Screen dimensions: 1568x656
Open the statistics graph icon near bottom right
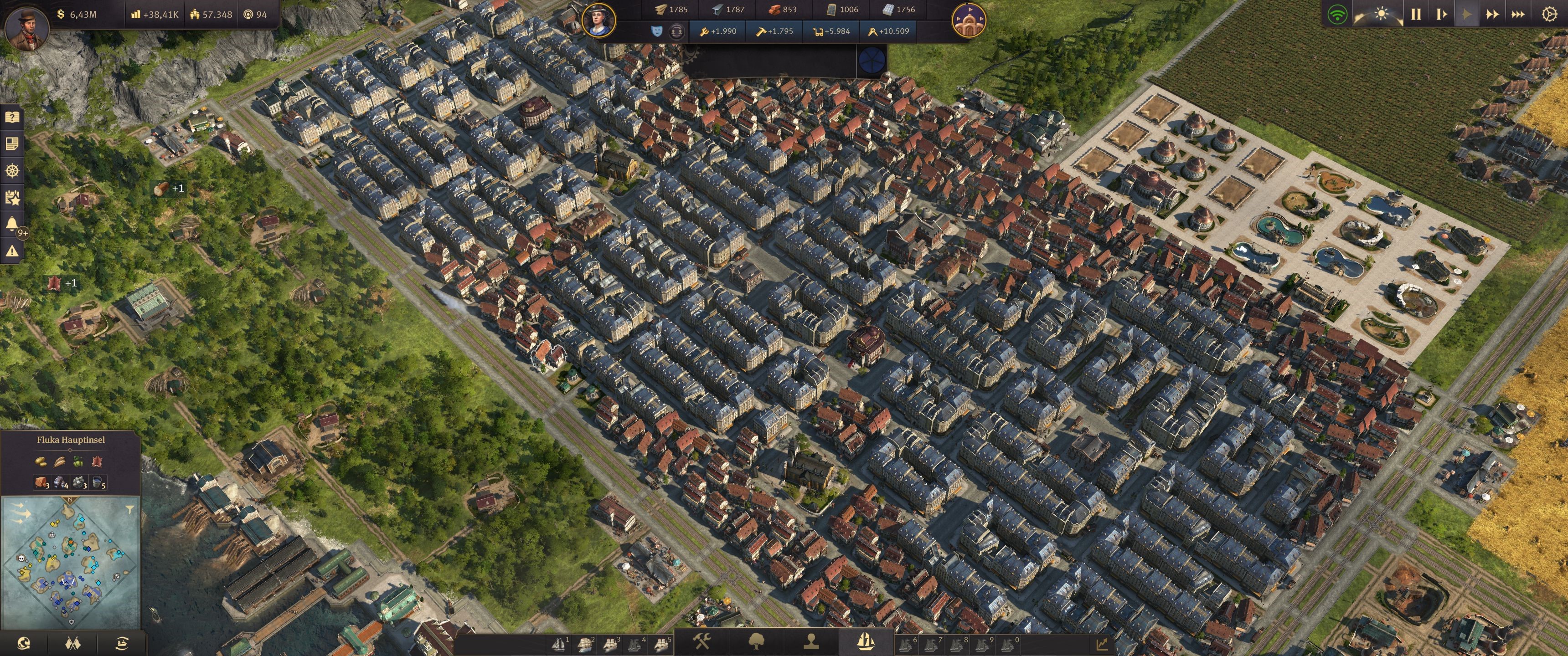pos(1103,645)
